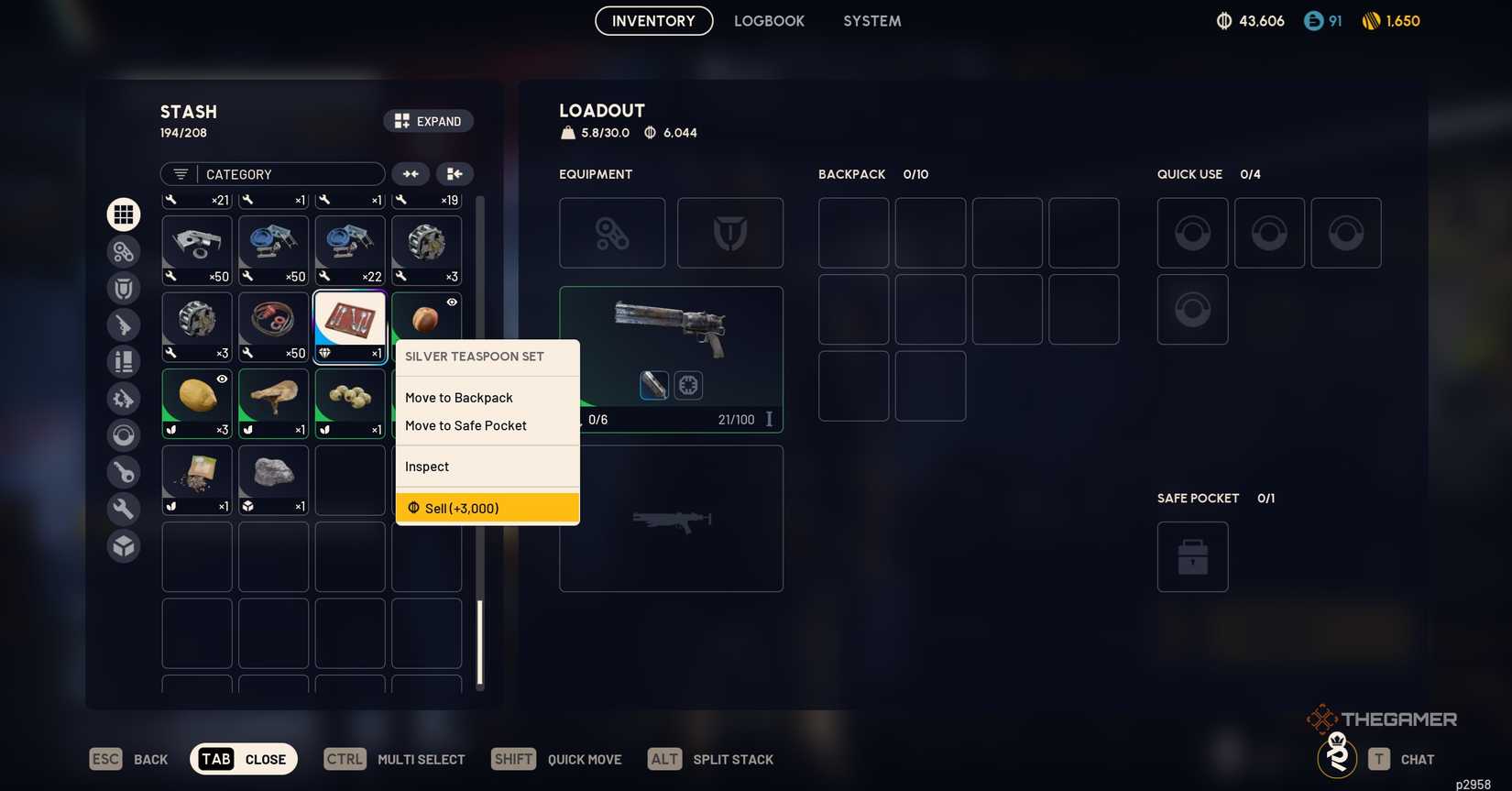Image resolution: width=1512 pixels, height=791 pixels.
Task: Open the Category sorting dropdown
Action: (284, 173)
